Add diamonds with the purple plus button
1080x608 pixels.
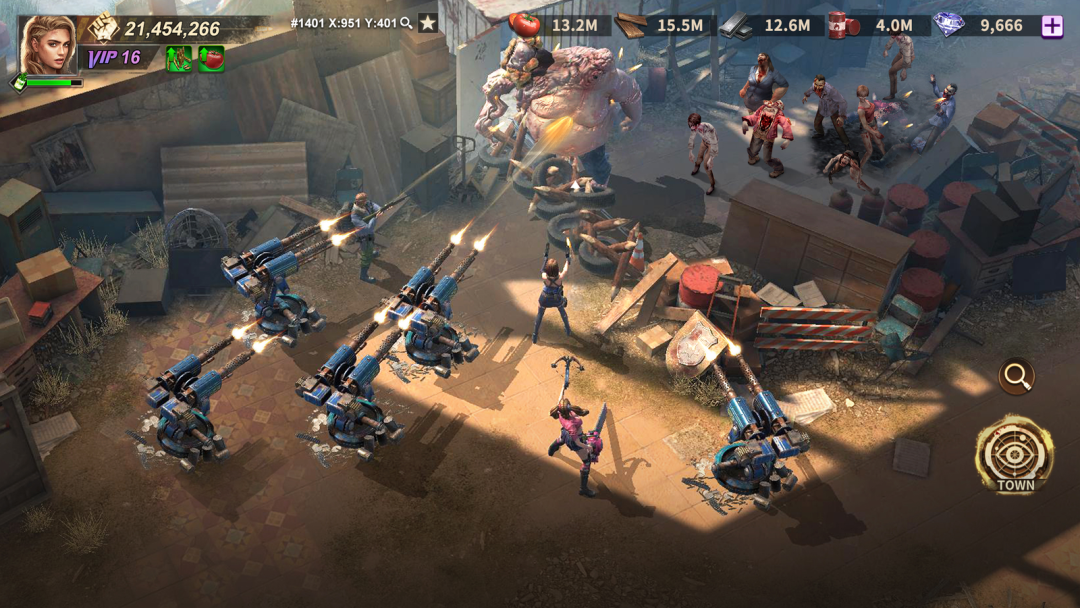[1052, 26]
